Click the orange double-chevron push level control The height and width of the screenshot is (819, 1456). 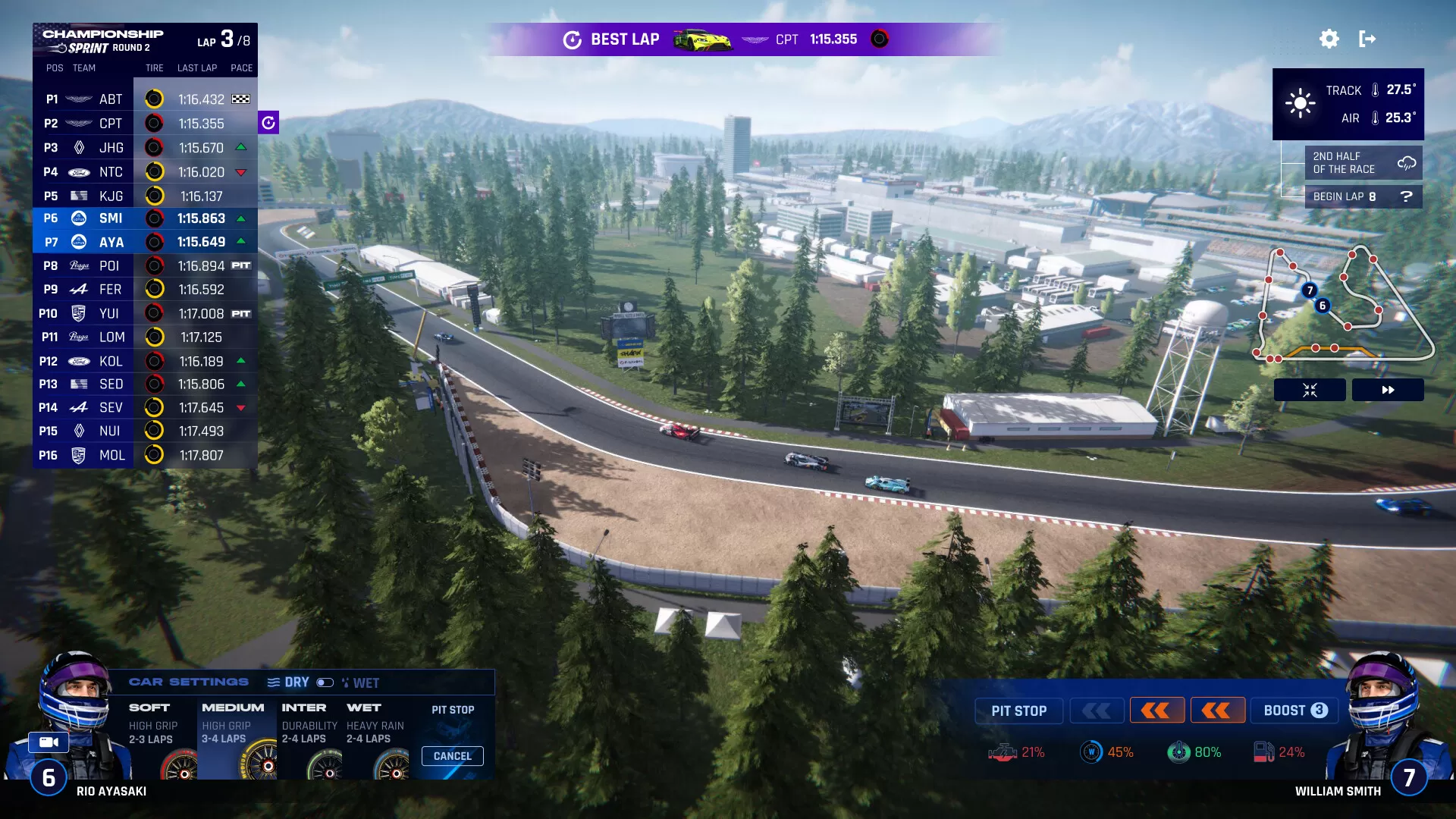coord(1156,711)
